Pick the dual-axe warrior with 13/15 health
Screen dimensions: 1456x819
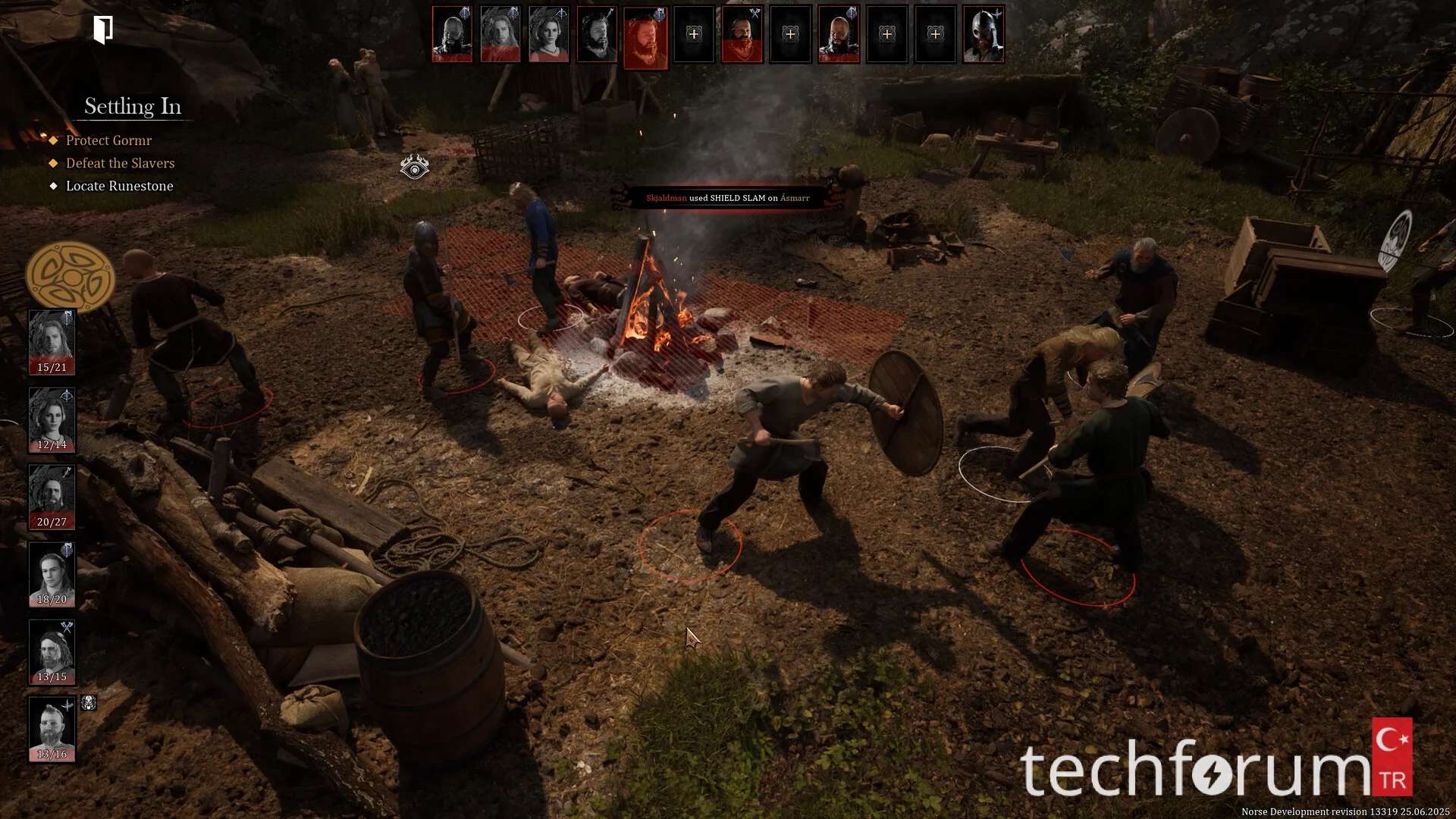52,651
